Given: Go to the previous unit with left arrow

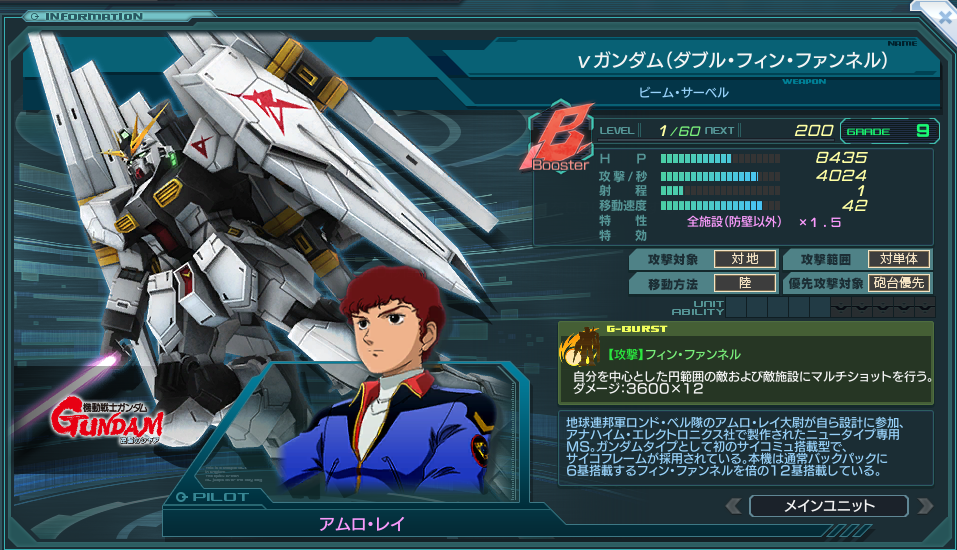Looking at the screenshot, I should click(734, 506).
